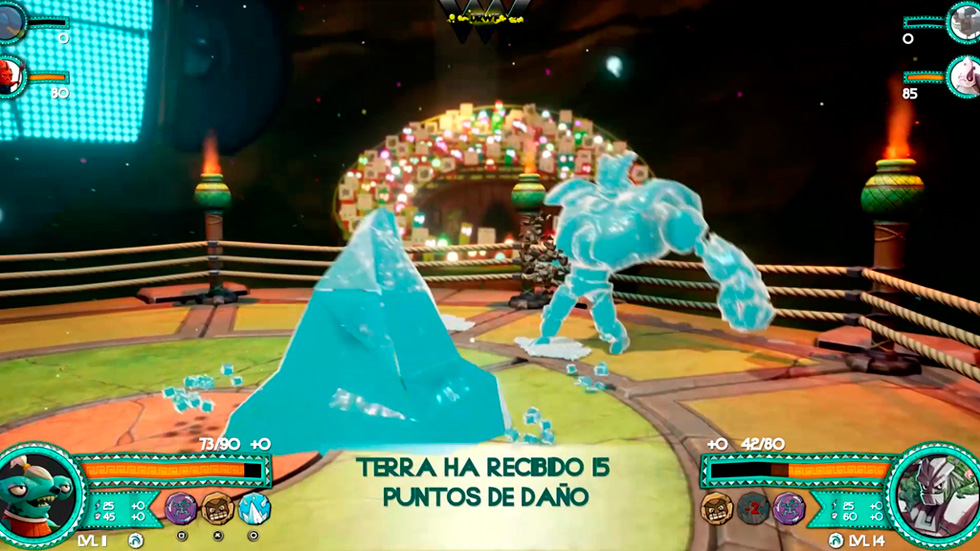The image size is (980, 551).
Task: Click the wave emblem beside LVL 1
Action: [x=136, y=541]
